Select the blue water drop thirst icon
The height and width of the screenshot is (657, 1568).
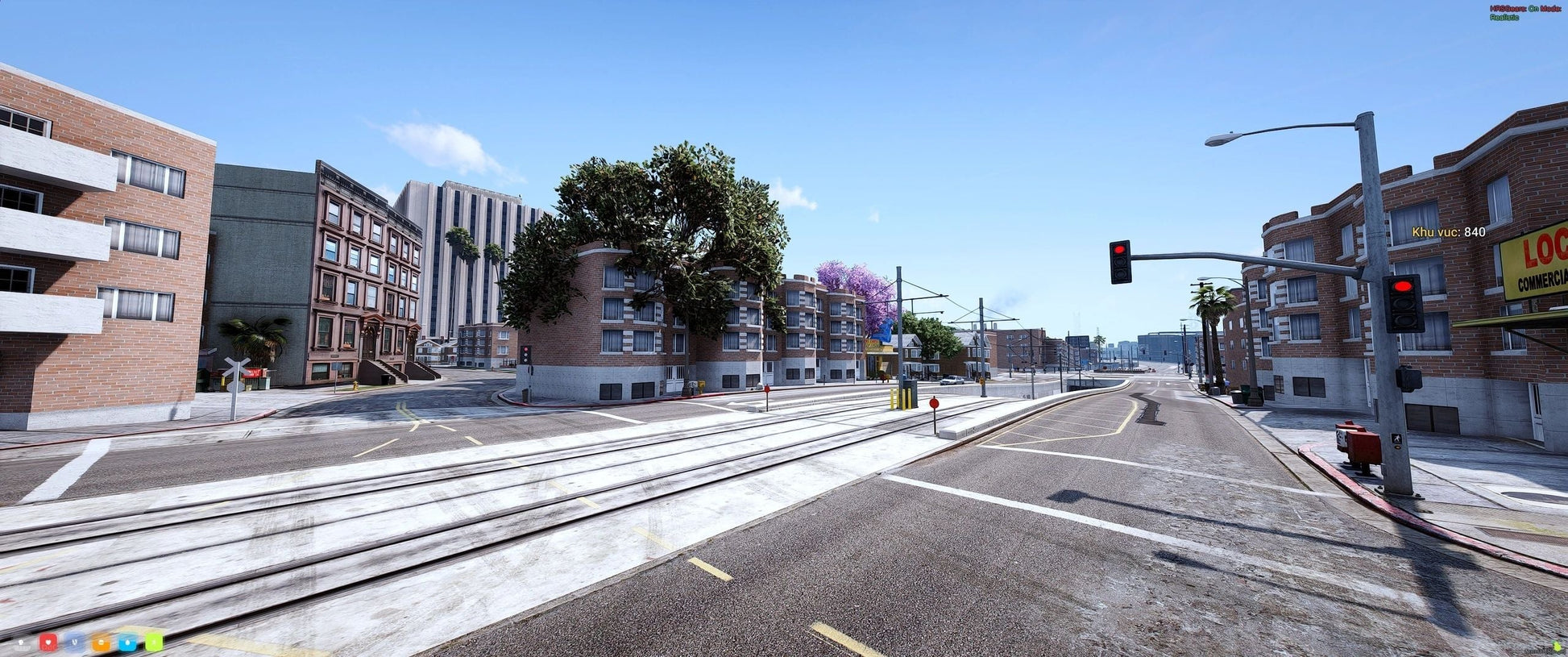(127, 642)
